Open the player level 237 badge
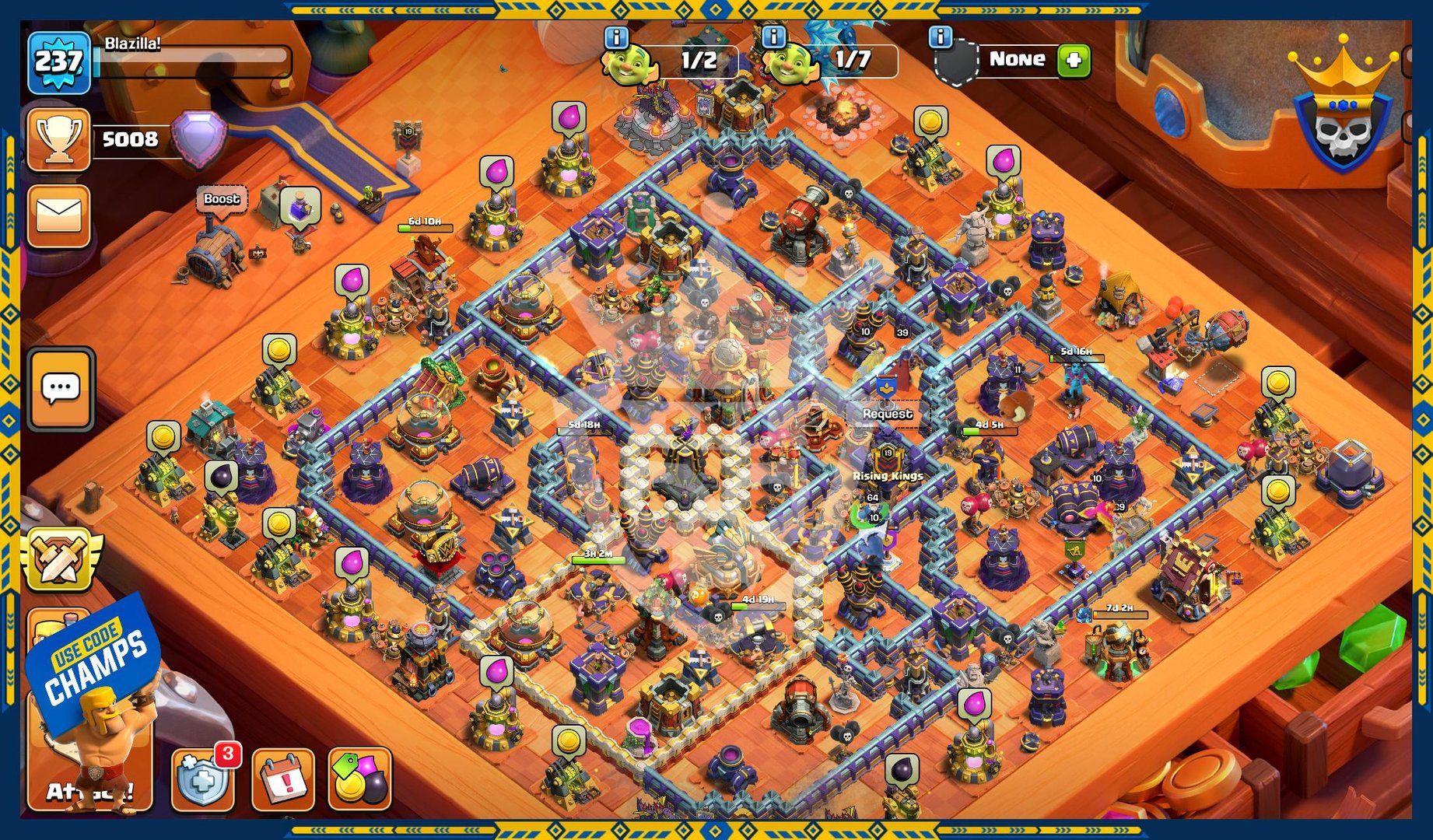The height and width of the screenshot is (840, 1433). click(x=58, y=62)
